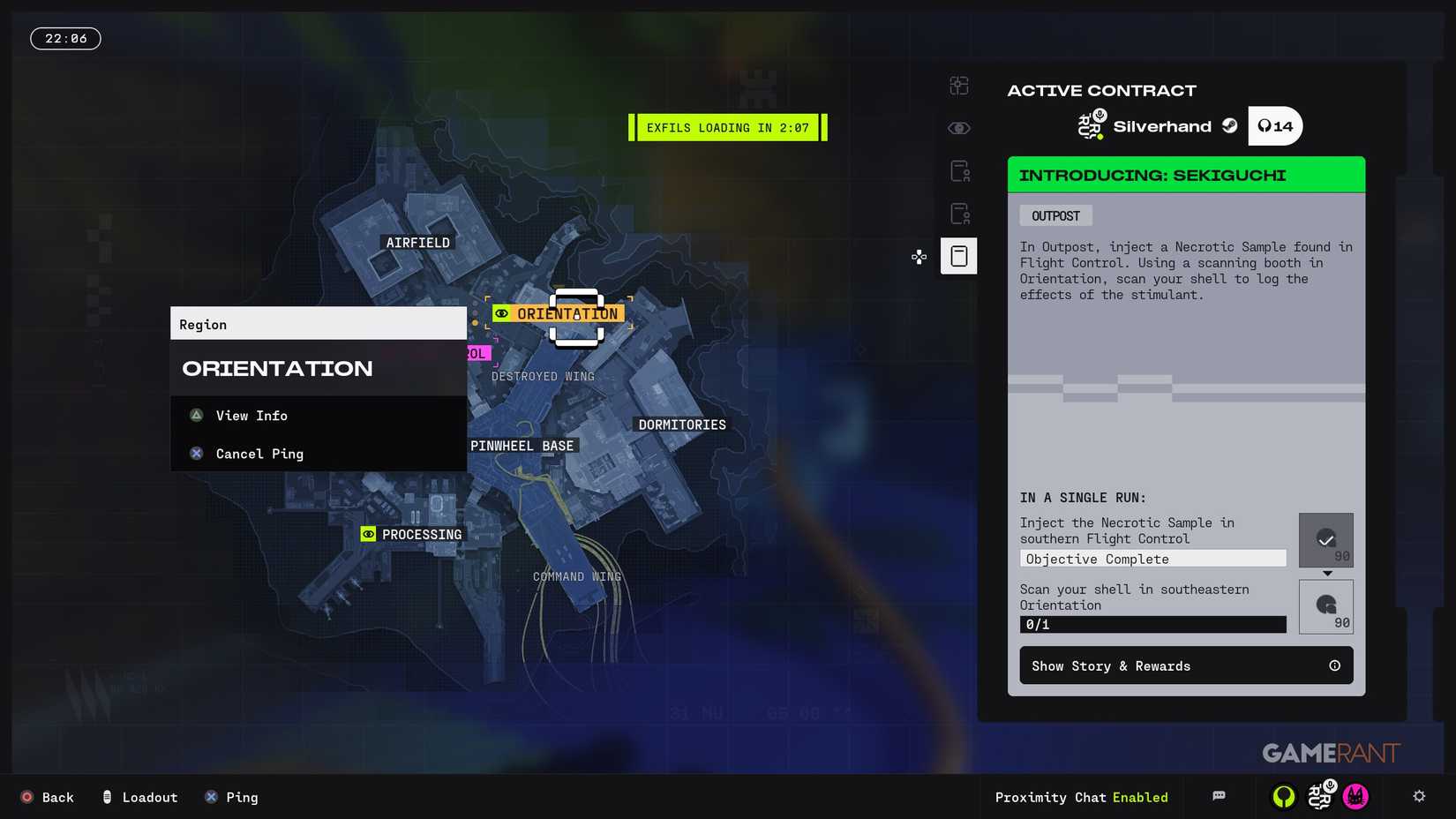The width and height of the screenshot is (1456, 819).
Task: Click the pink cat avatar icon
Action: coord(1355,797)
